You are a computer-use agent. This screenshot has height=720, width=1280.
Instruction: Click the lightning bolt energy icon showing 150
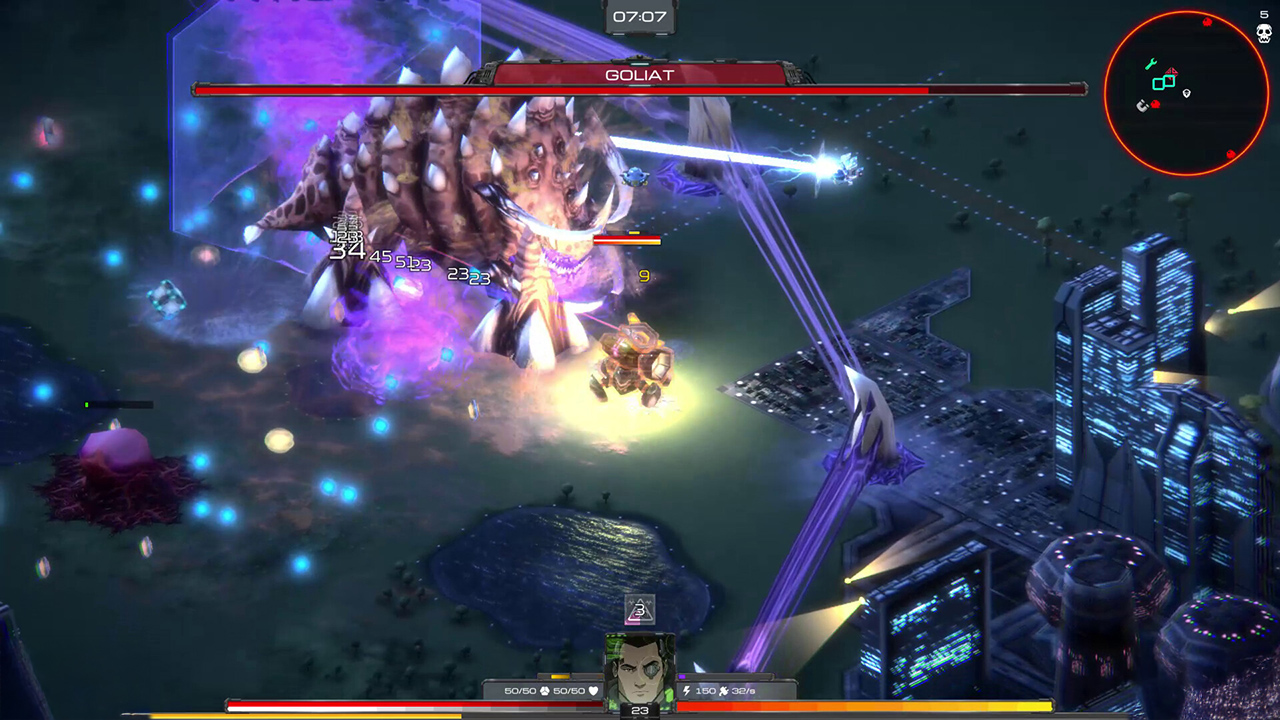coord(686,690)
